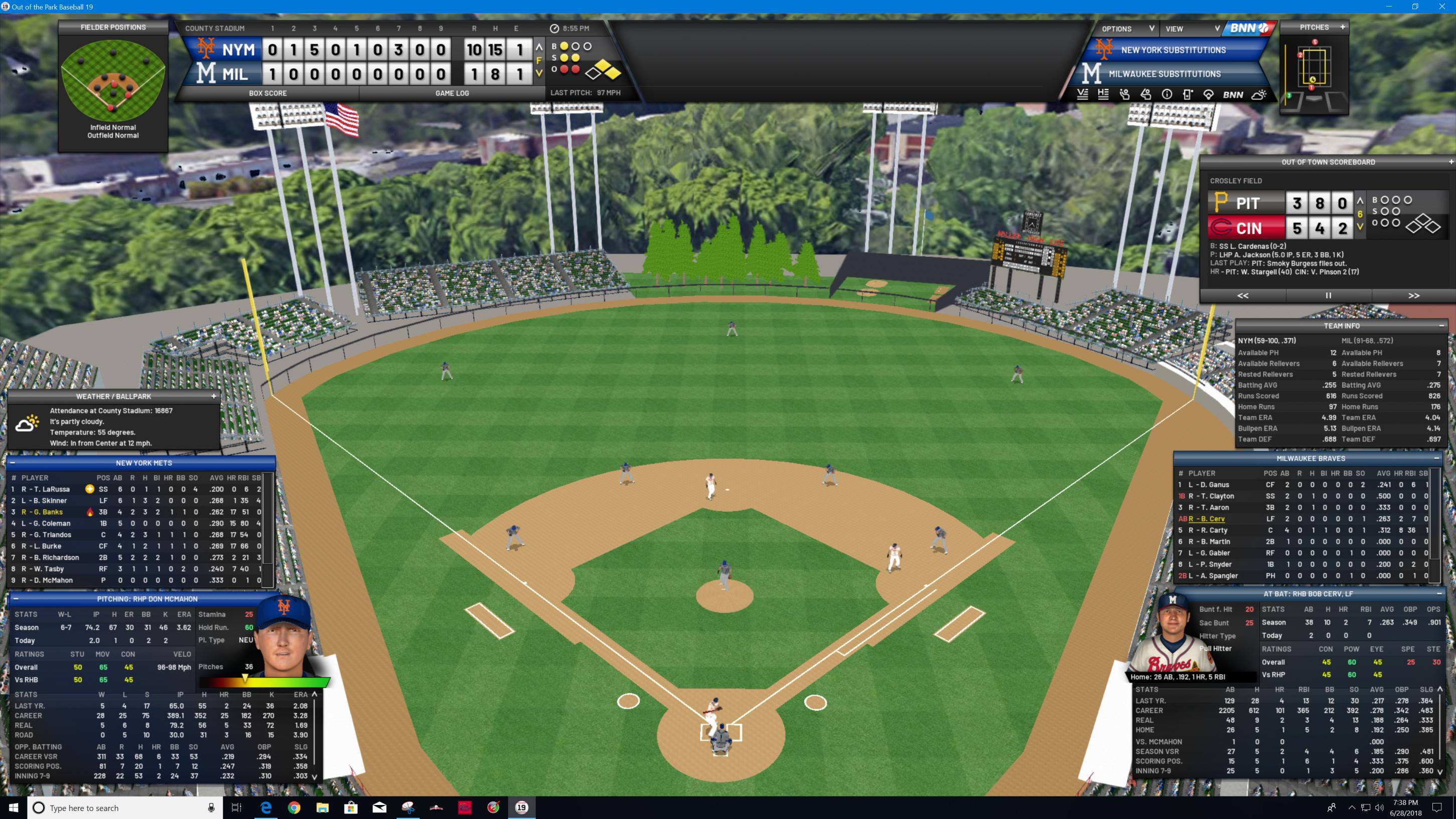Click the baseball field diamond toolbar icon

1208,95
